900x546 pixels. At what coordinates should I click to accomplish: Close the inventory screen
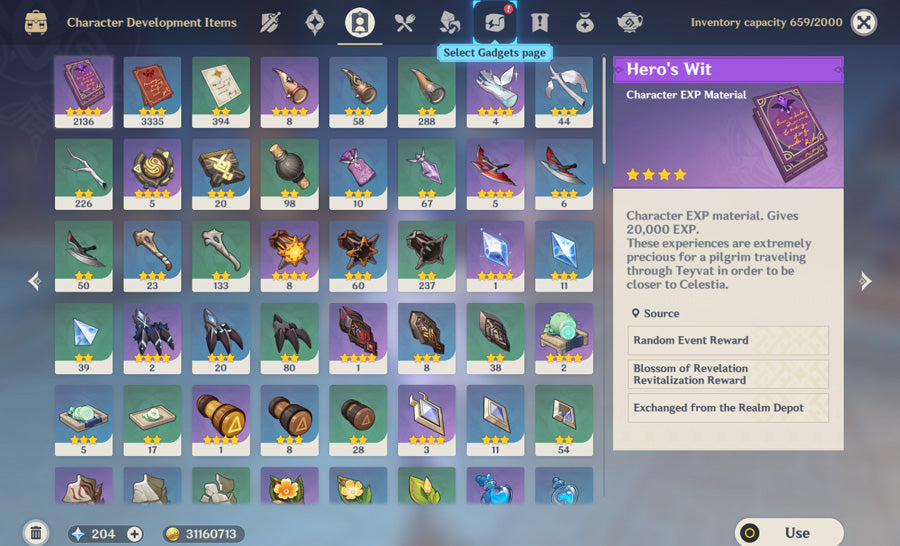[863, 22]
